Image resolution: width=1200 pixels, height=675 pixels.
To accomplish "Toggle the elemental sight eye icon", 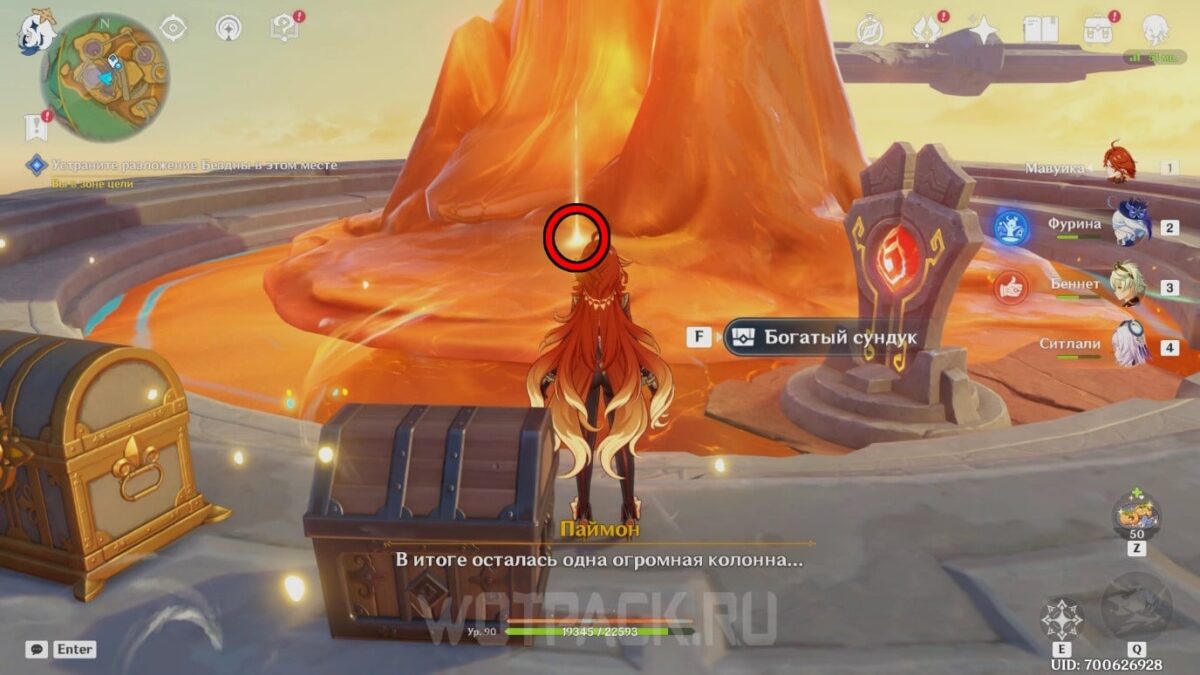I will tap(173, 29).
